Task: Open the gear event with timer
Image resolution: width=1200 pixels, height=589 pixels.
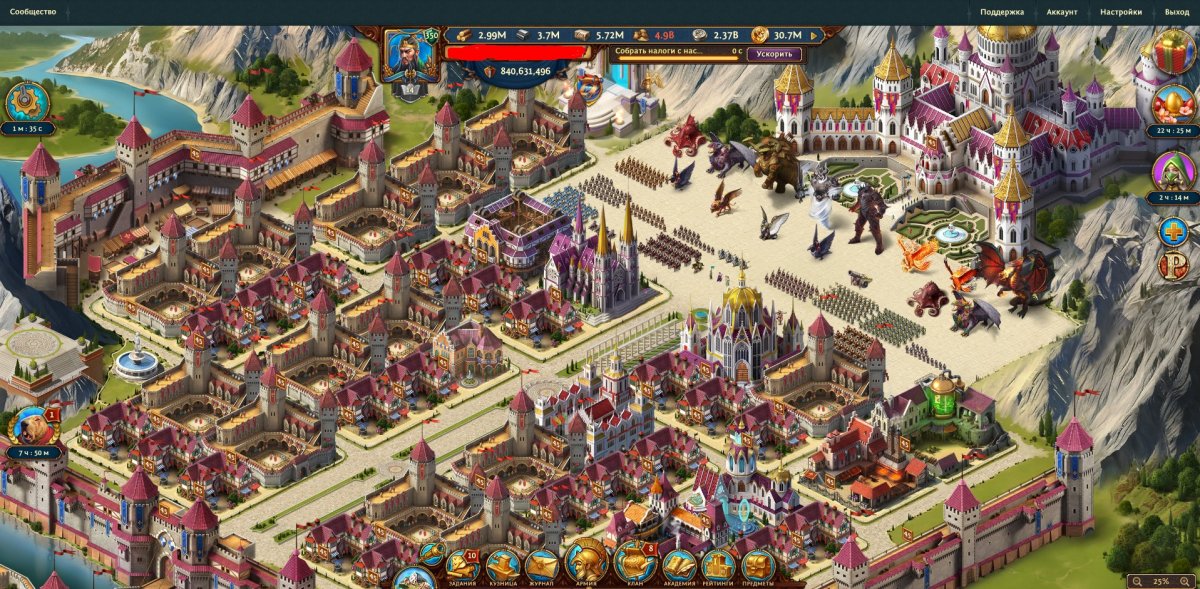Action: pyautogui.click(x=27, y=102)
